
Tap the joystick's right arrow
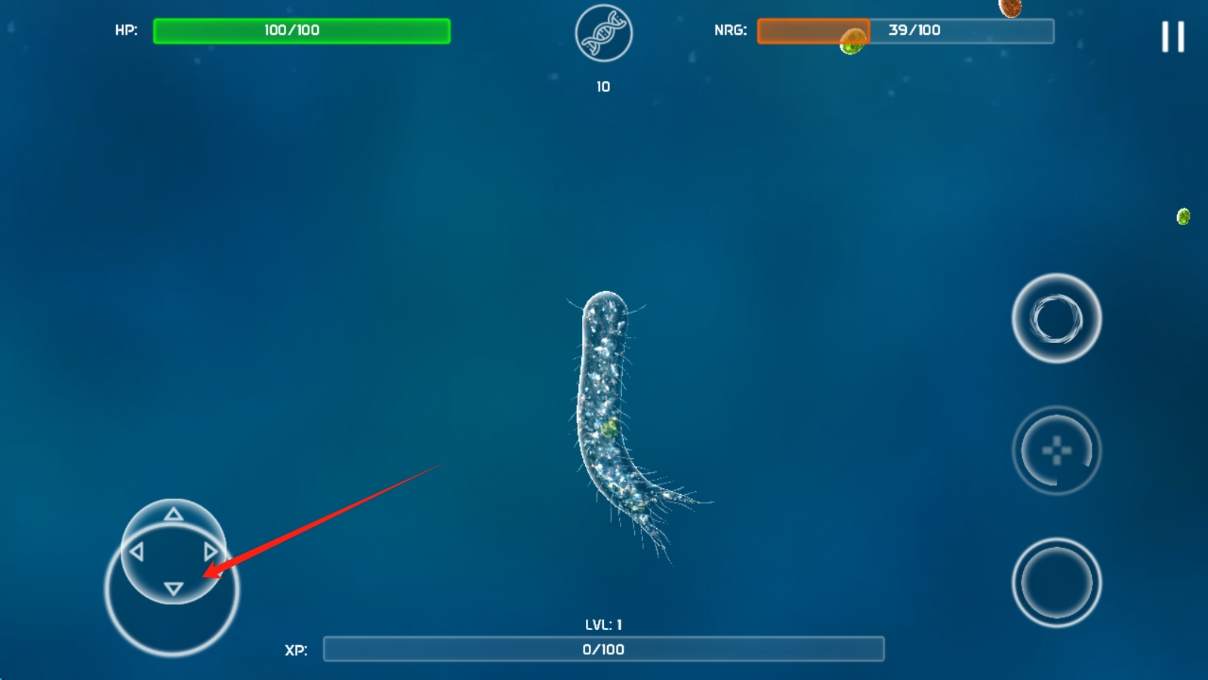(211, 552)
